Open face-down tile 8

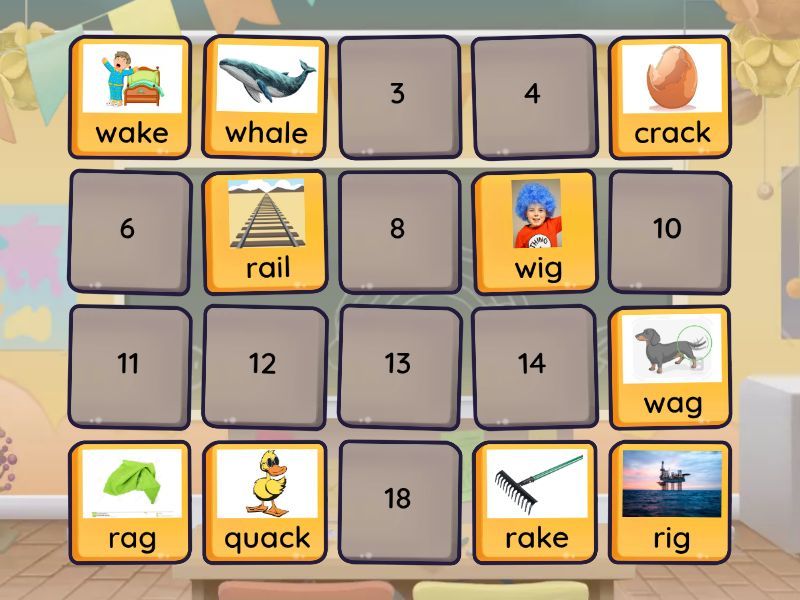398,231
